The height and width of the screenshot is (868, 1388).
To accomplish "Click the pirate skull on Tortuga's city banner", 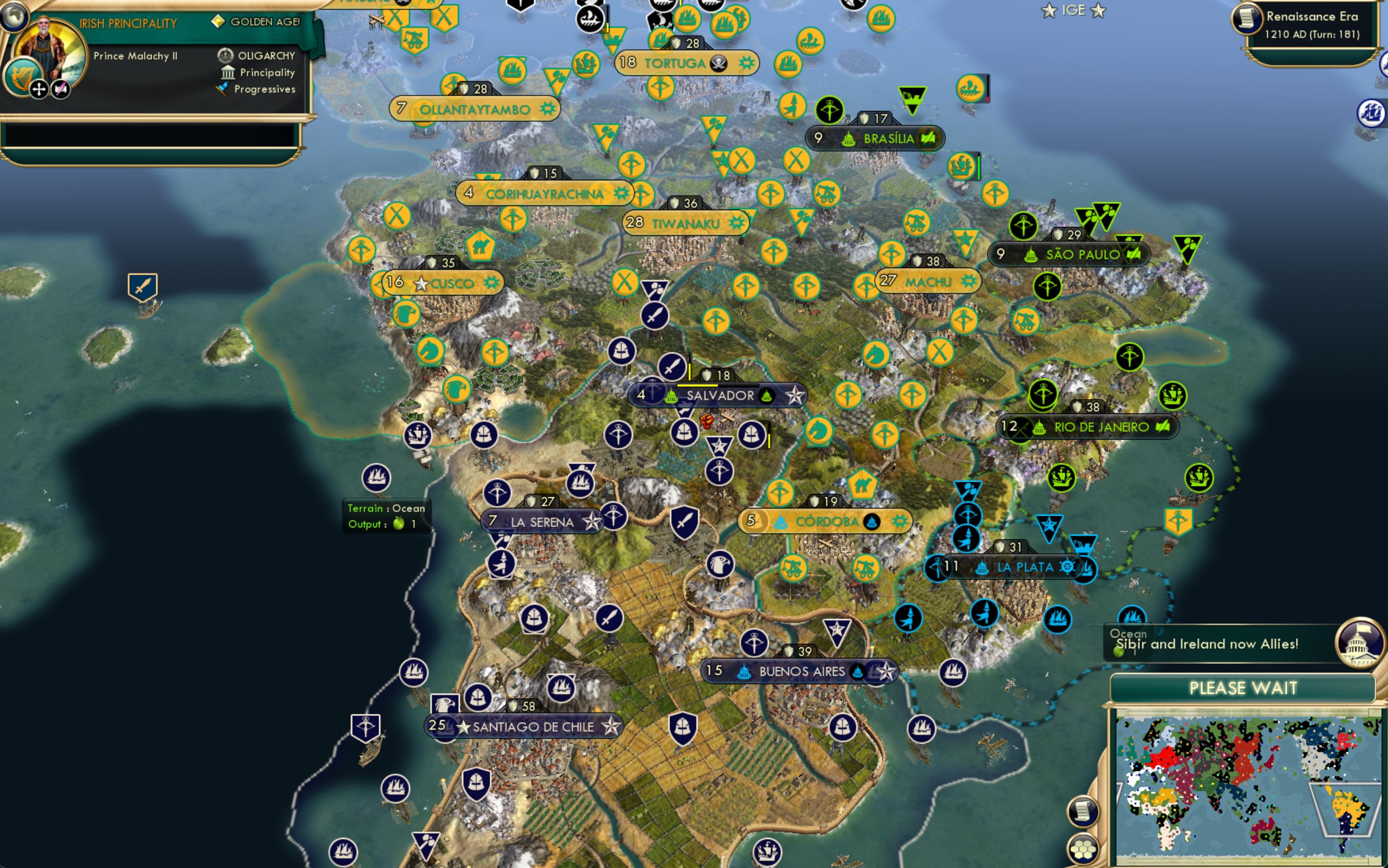I will pos(718,63).
